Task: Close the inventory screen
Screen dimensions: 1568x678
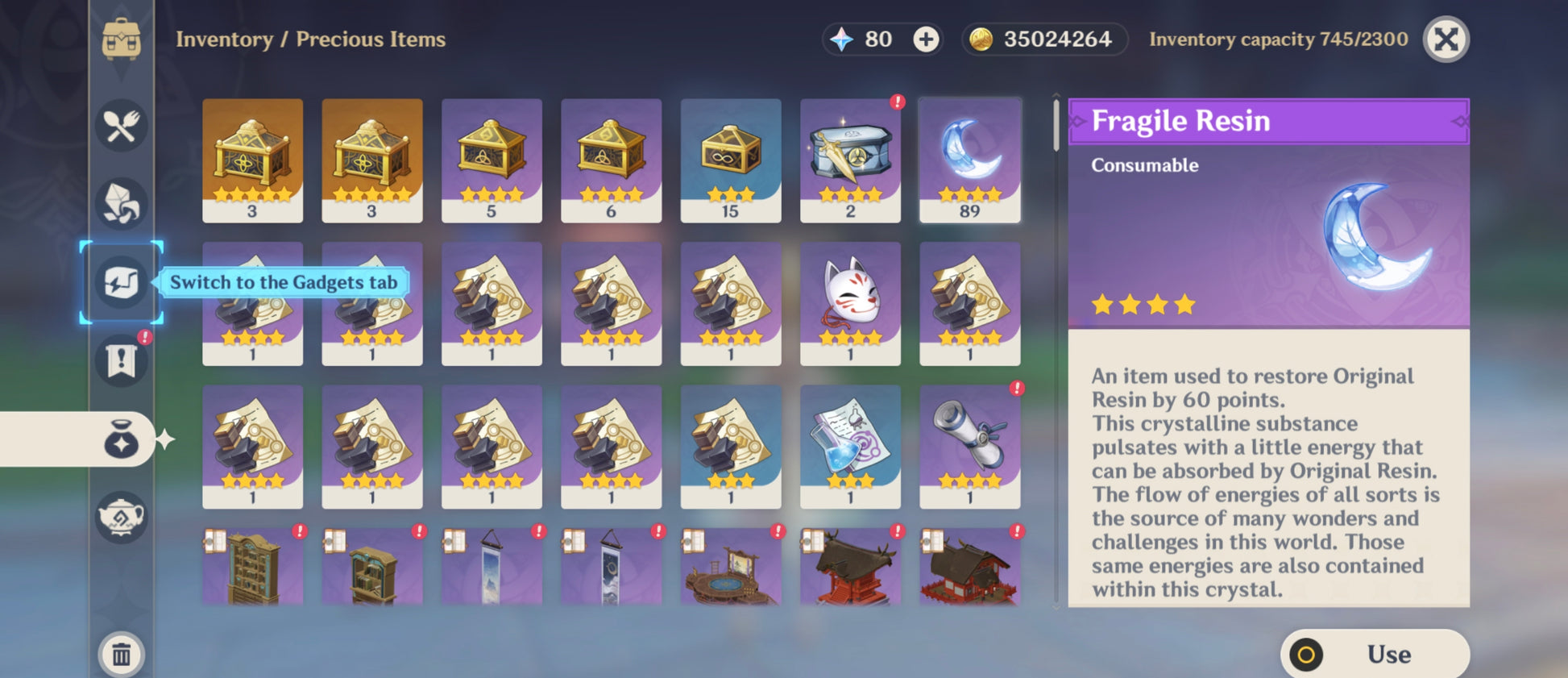Action: [x=1446, y=40]
